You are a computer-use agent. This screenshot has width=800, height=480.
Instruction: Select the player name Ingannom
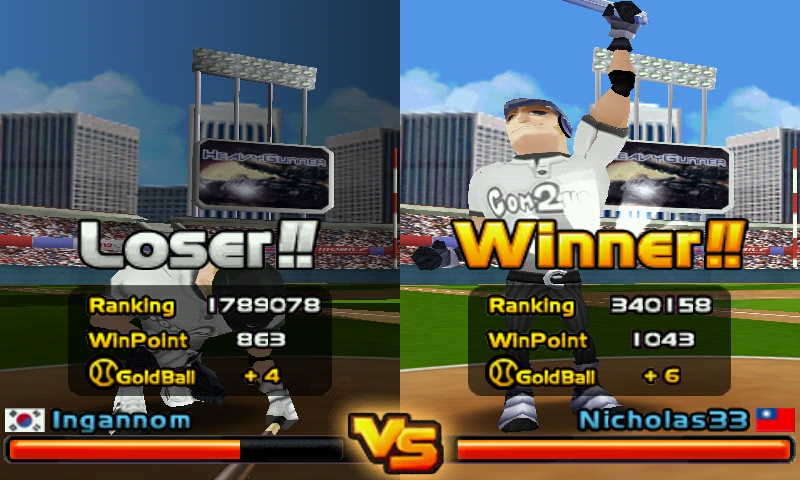[x=121, y=420]
